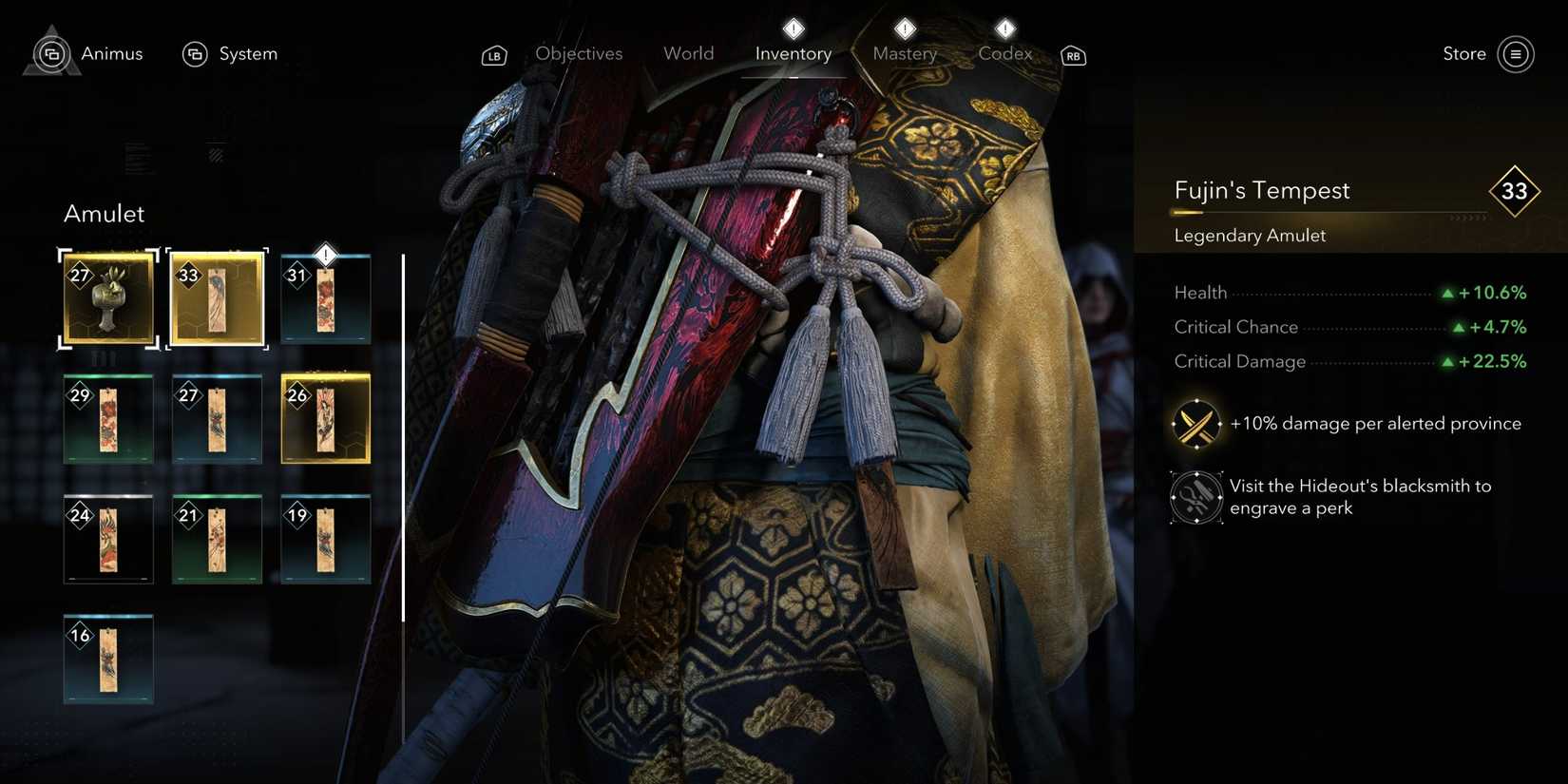Open the Store menu icon
Viewport: 1568px width, 784px height.
[1517, 53]
